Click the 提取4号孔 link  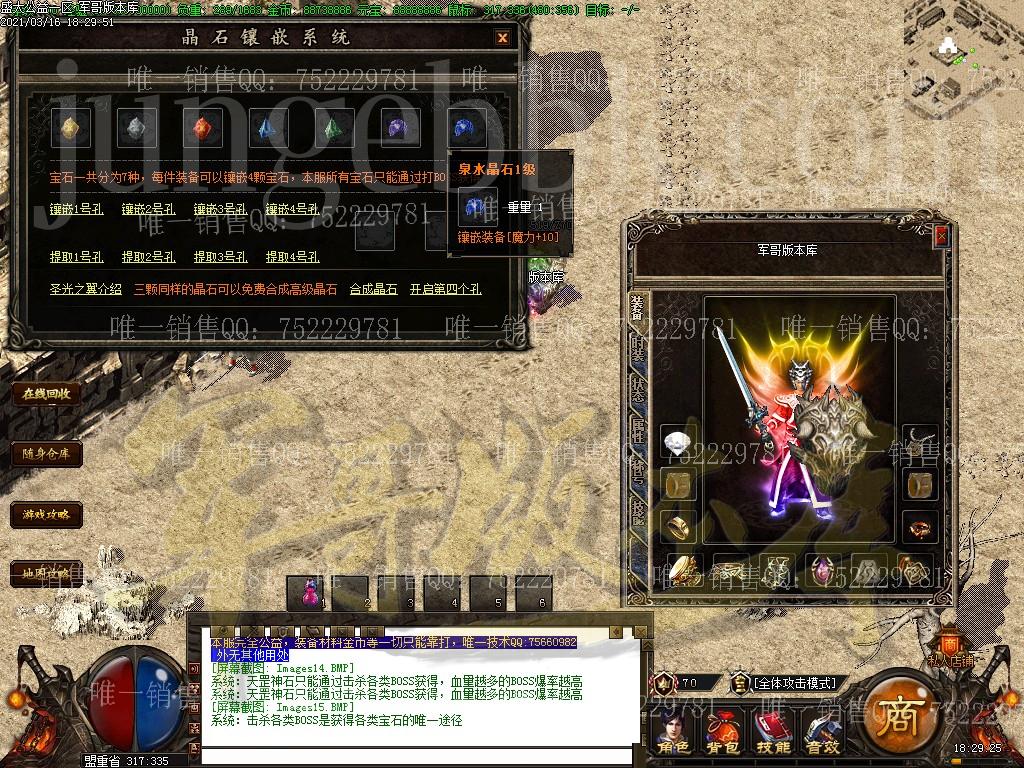pyautogui.click(x=292, y=257)
